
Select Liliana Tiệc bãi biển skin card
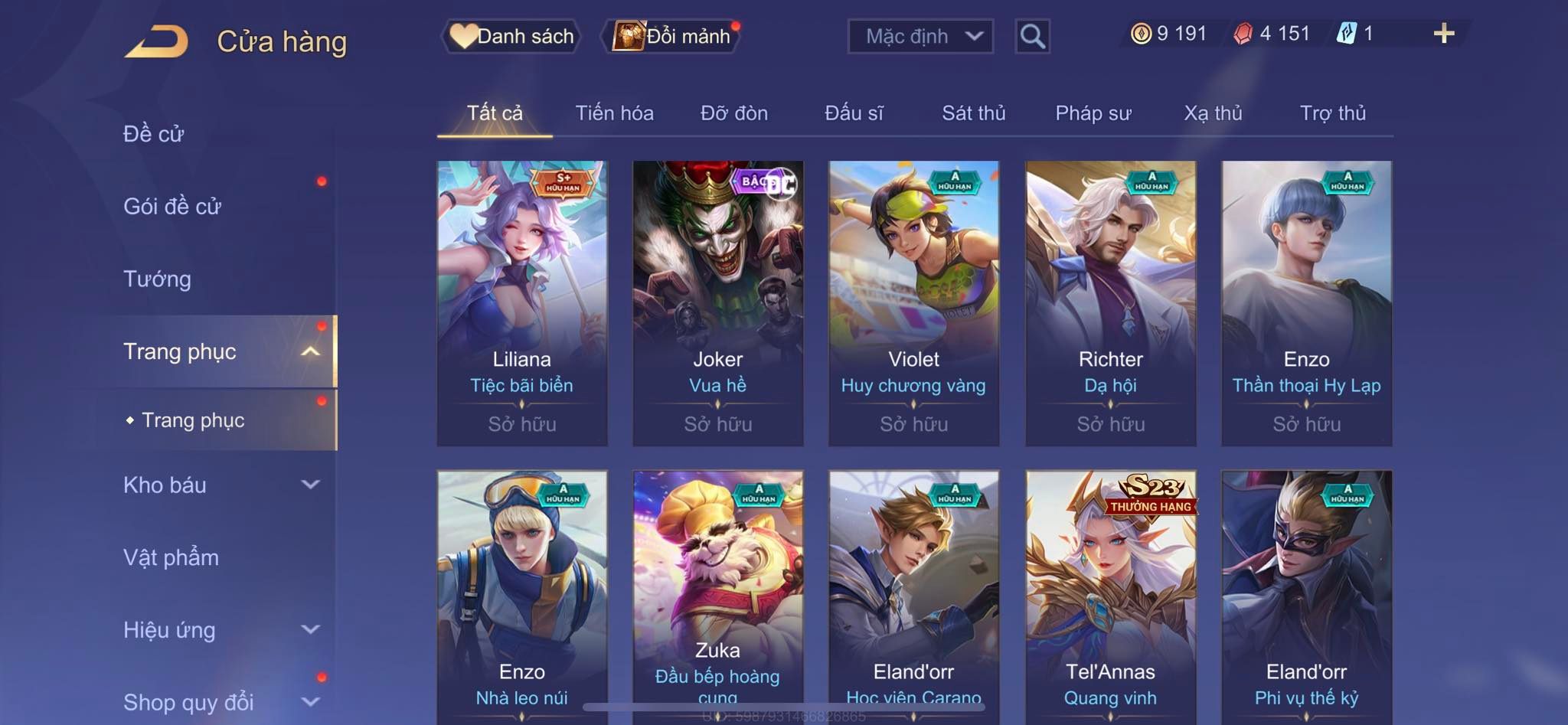[x=522, y=302]
